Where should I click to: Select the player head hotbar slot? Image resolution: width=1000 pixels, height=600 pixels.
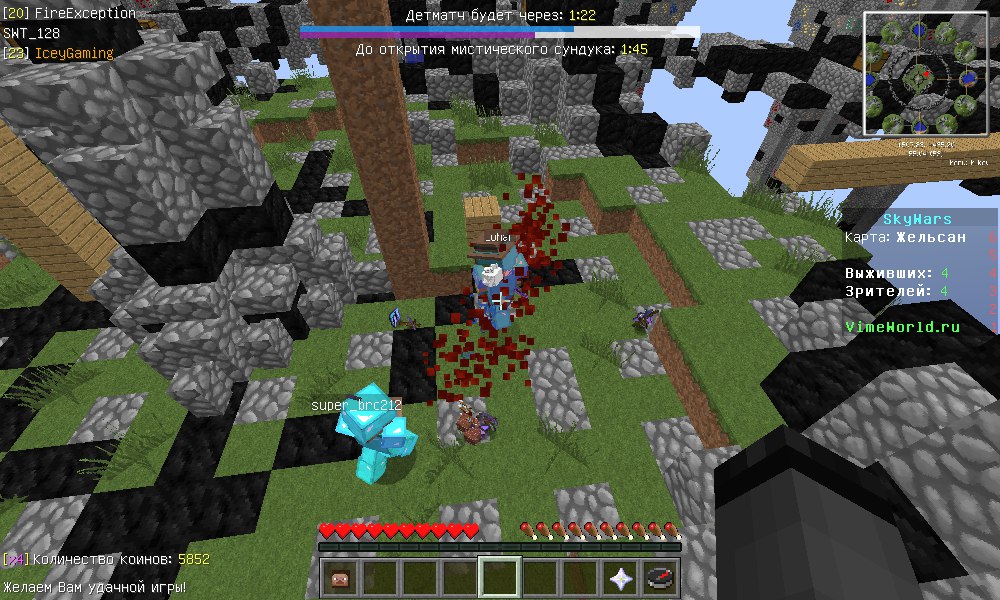tap(341, 578)
